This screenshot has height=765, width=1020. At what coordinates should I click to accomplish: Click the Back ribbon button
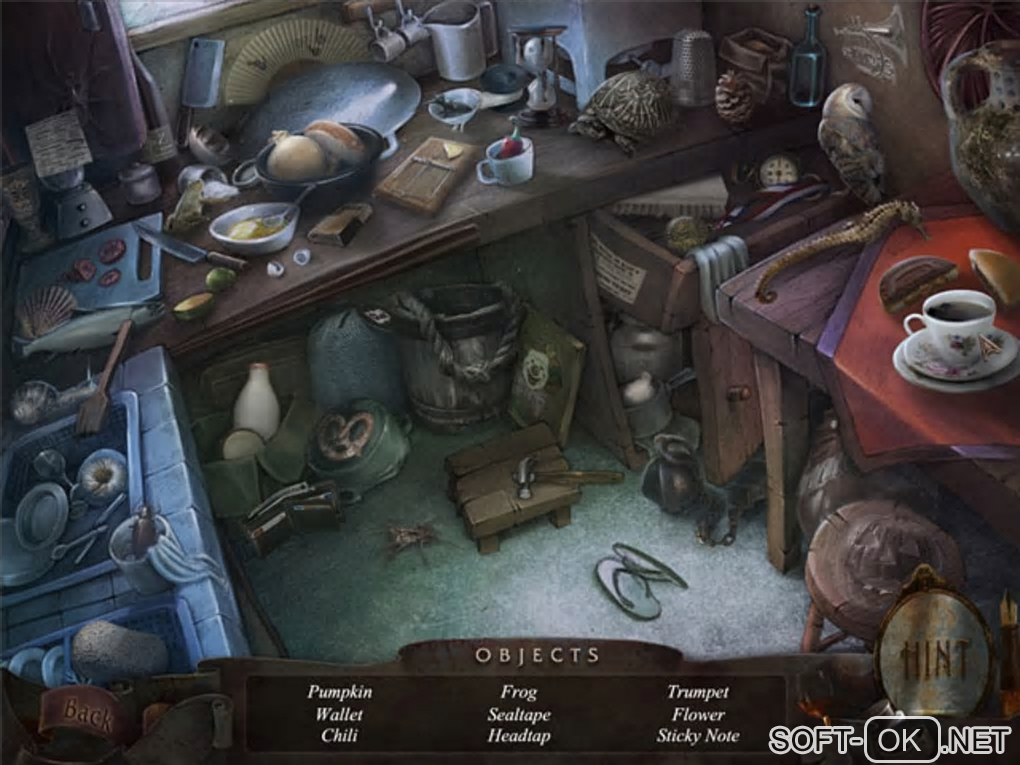(88, 711)
